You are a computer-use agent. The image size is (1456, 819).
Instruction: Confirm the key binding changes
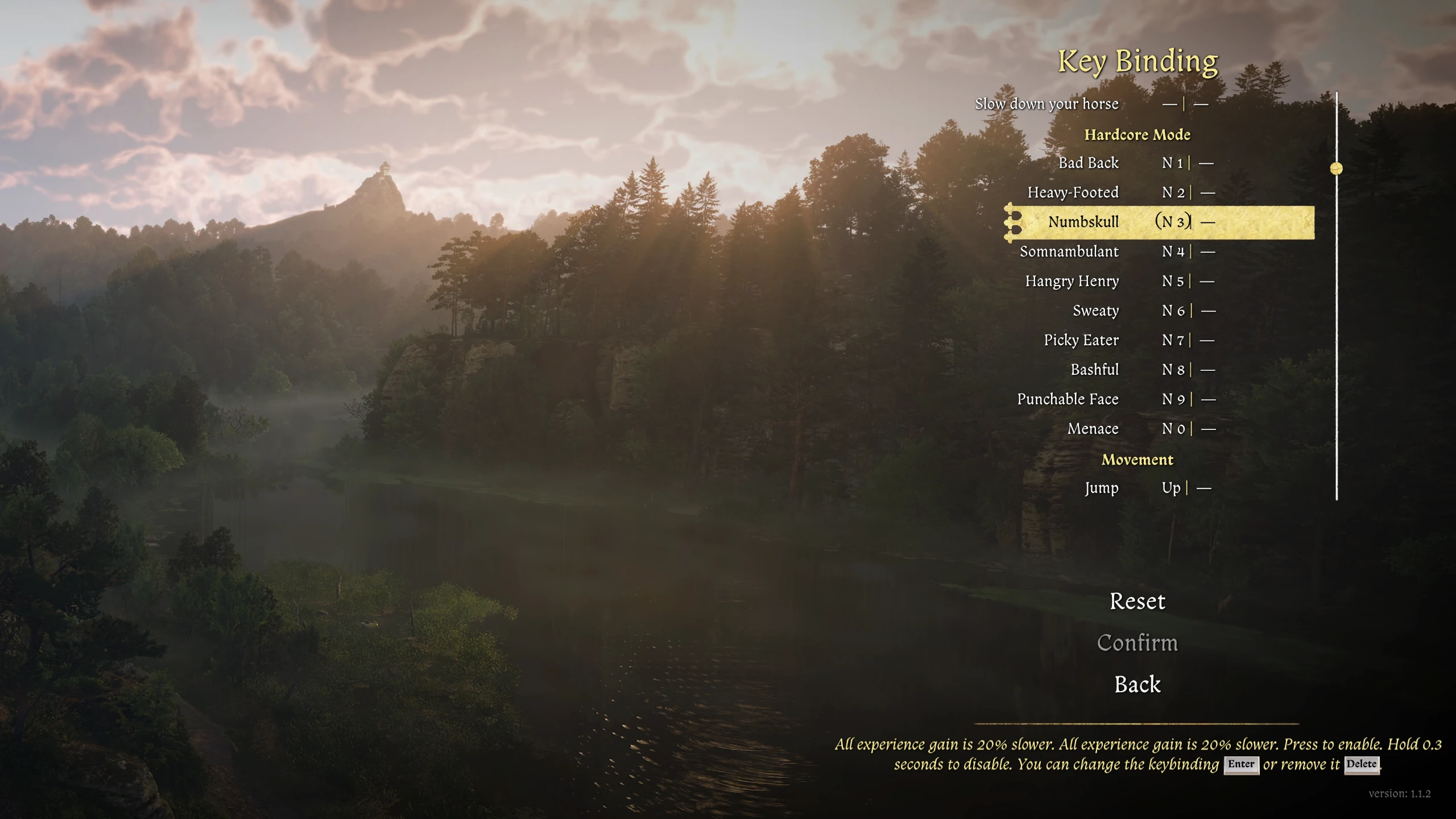[x=1137, y=643]
